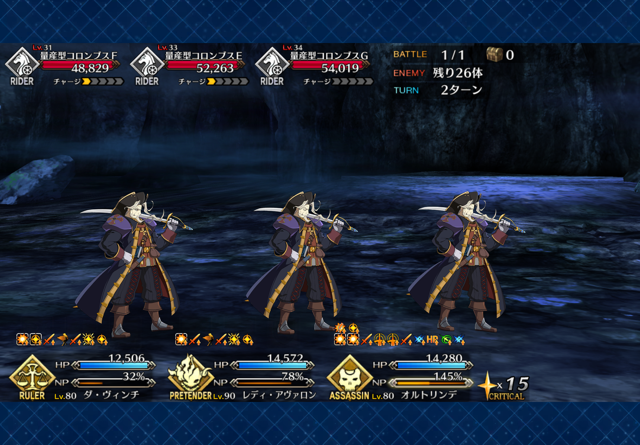Image resolution: width=640 pixels, height=445 pixels.
Task: Target enemy 量産型コロンブスG name plate
Action: (x=326, y=57)
